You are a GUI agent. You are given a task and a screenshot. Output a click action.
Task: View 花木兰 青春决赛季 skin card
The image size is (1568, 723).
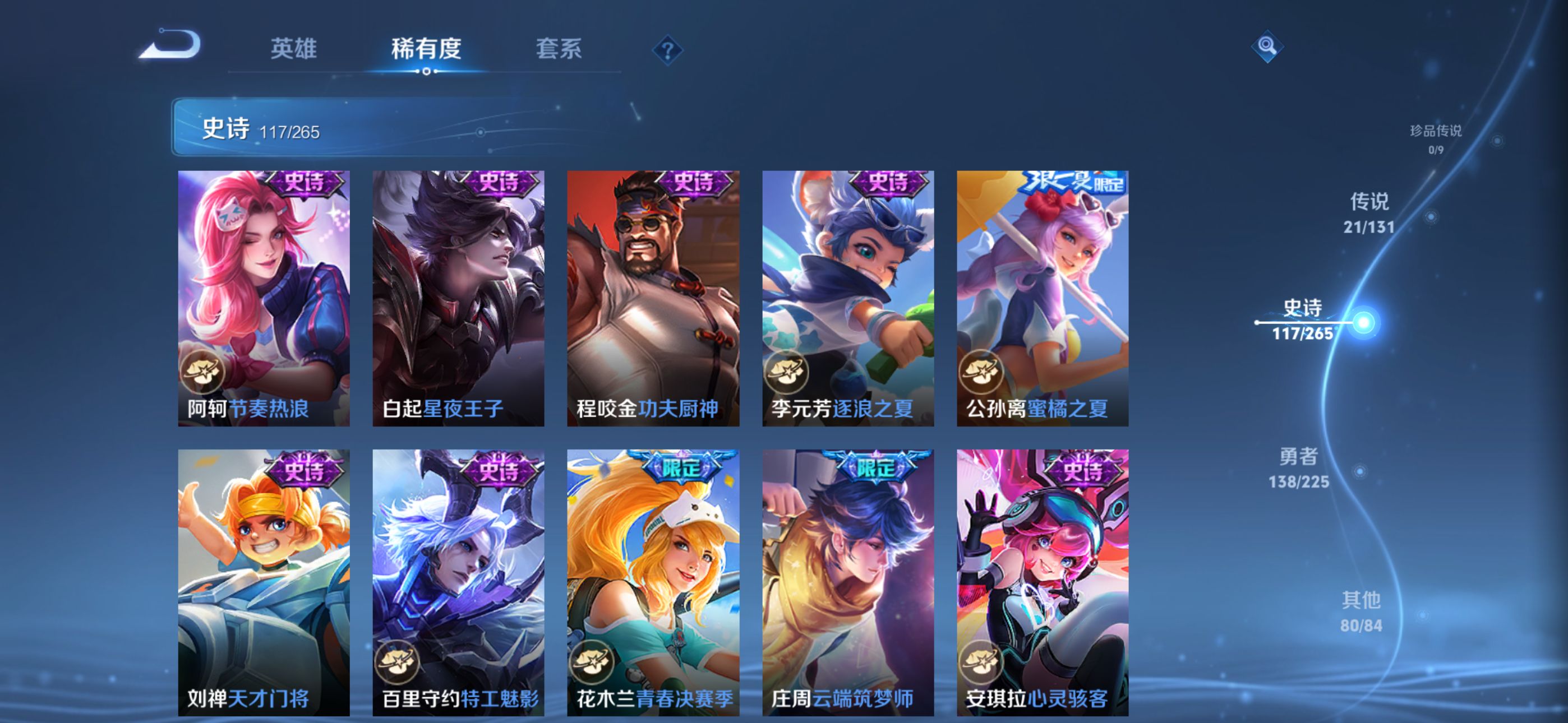pyautogui.click(x=653, y=582)
